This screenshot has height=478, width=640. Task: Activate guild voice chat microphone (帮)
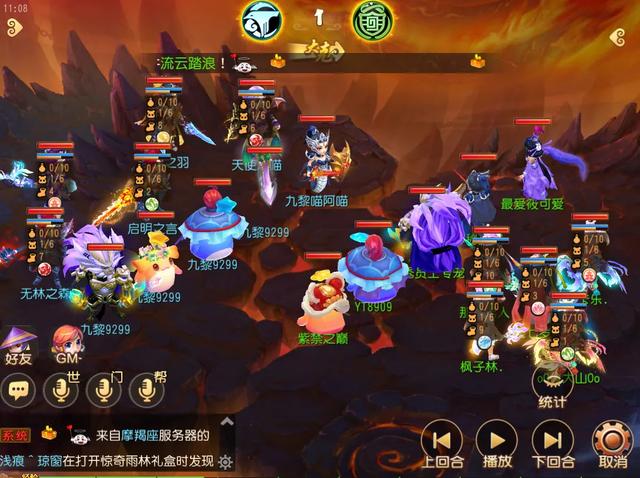point(147,390)
